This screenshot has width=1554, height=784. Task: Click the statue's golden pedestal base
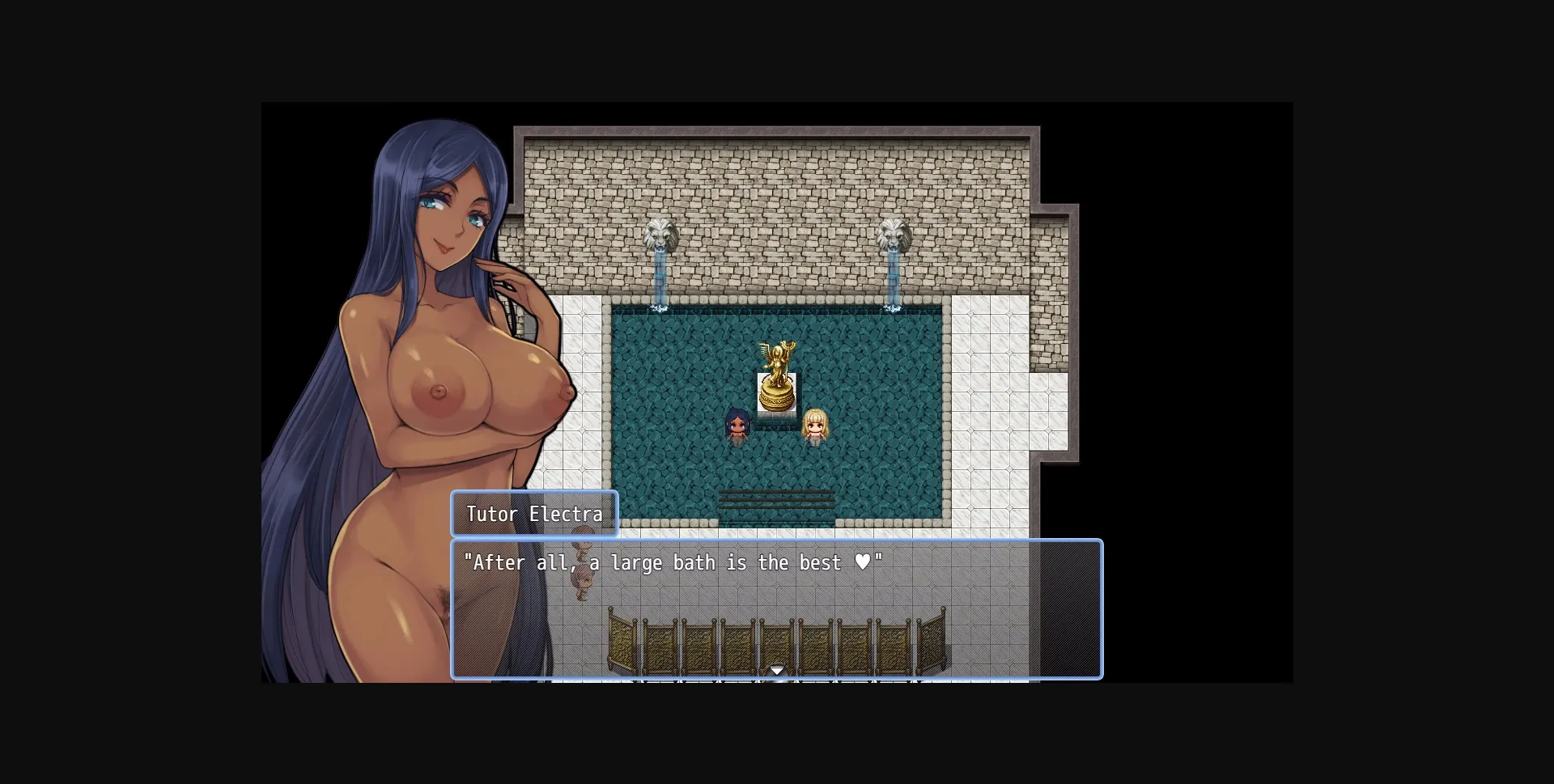[776, 396]
